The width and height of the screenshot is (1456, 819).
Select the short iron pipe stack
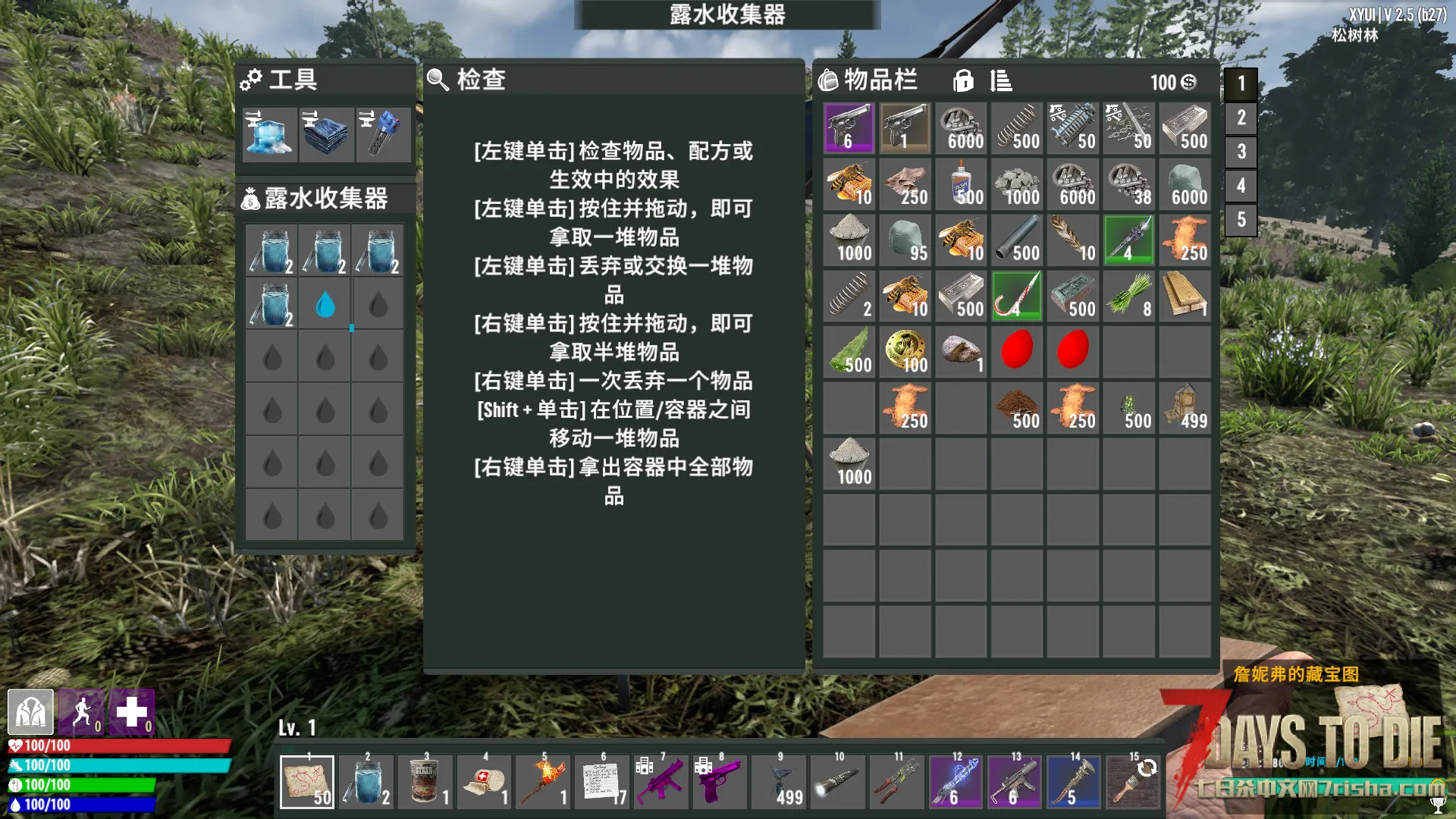click(x=1017, y=240)
